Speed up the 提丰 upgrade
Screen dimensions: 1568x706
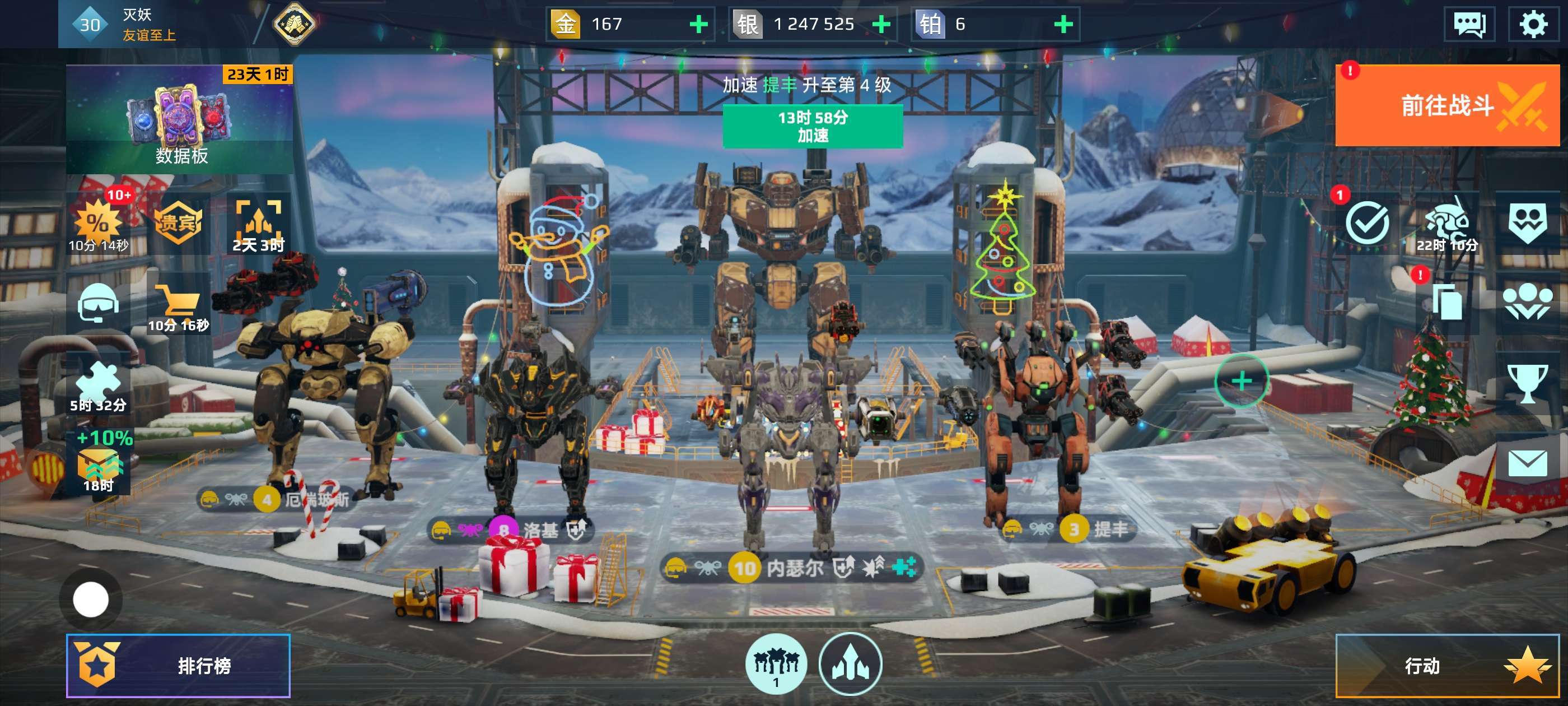812,126
